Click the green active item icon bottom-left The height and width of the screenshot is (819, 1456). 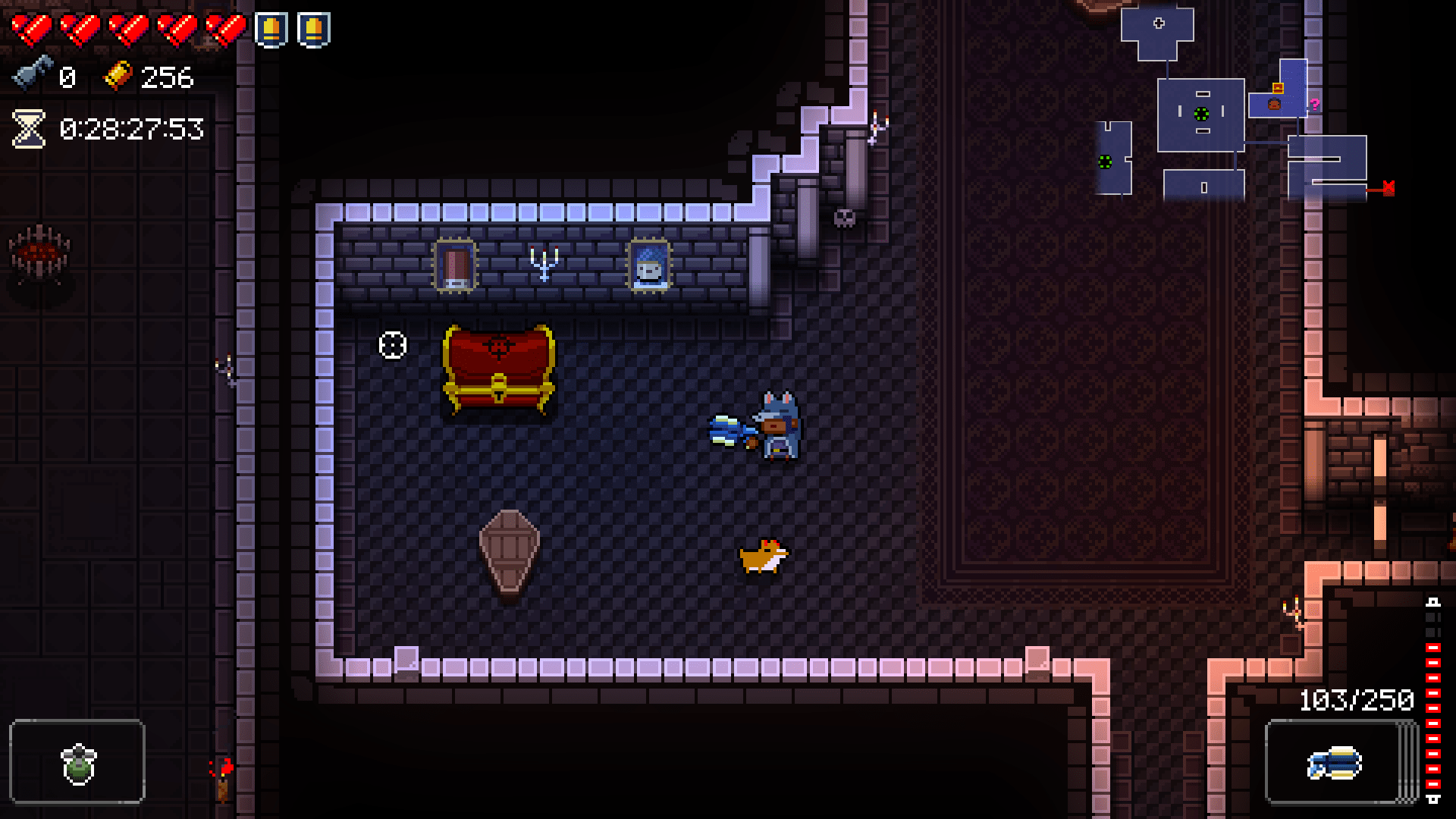click(x=77, y=764)
